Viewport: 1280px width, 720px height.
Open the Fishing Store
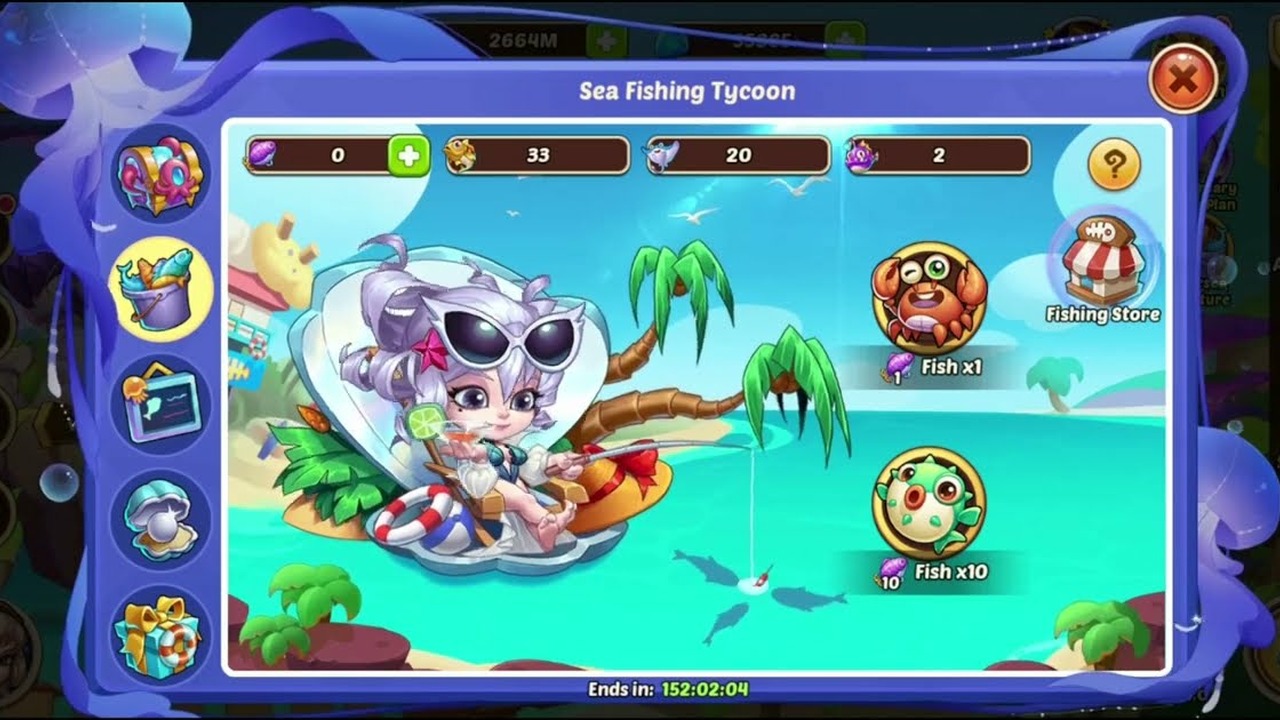(1102, 262)
